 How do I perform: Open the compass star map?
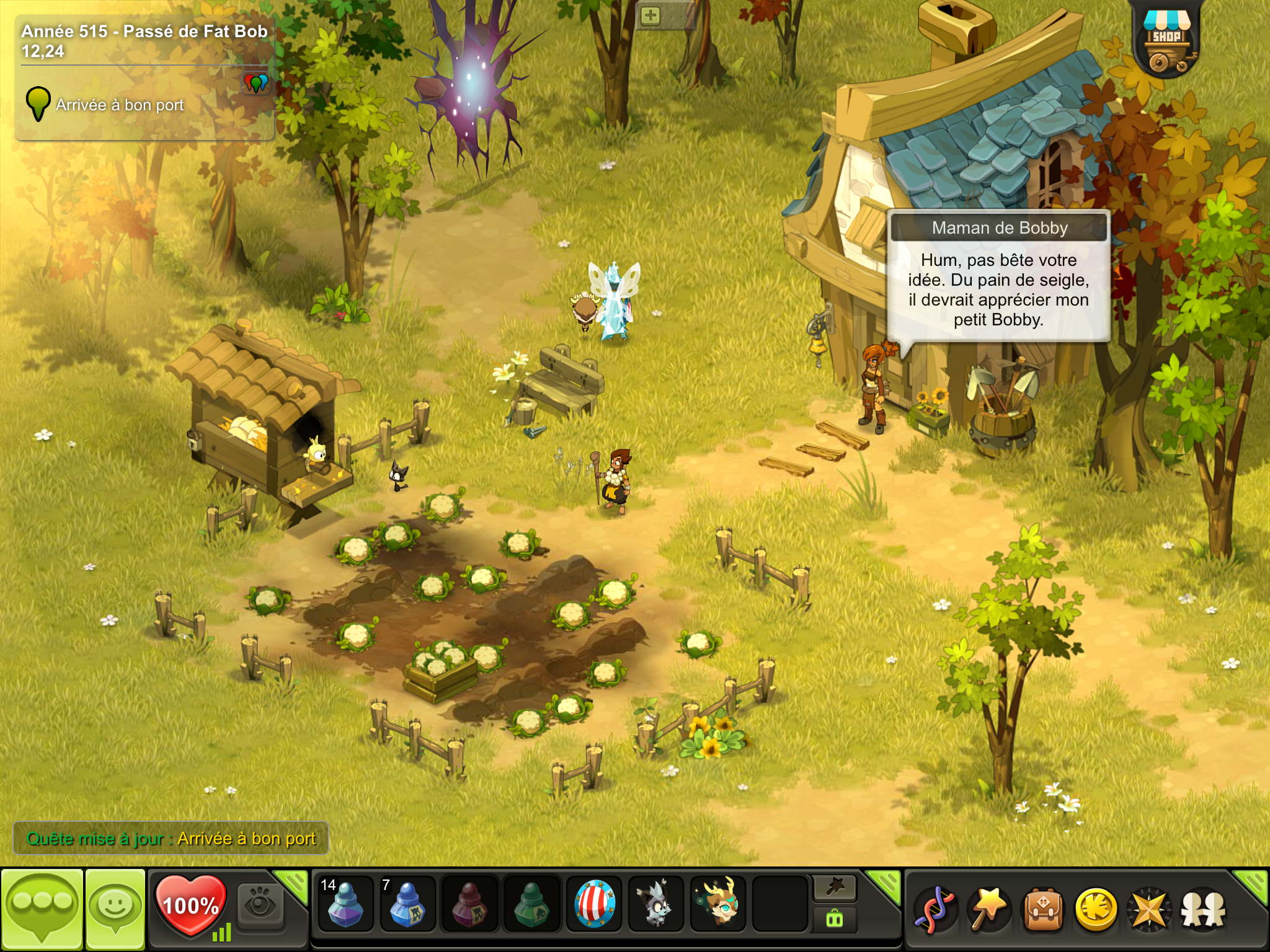point(1148,910)
